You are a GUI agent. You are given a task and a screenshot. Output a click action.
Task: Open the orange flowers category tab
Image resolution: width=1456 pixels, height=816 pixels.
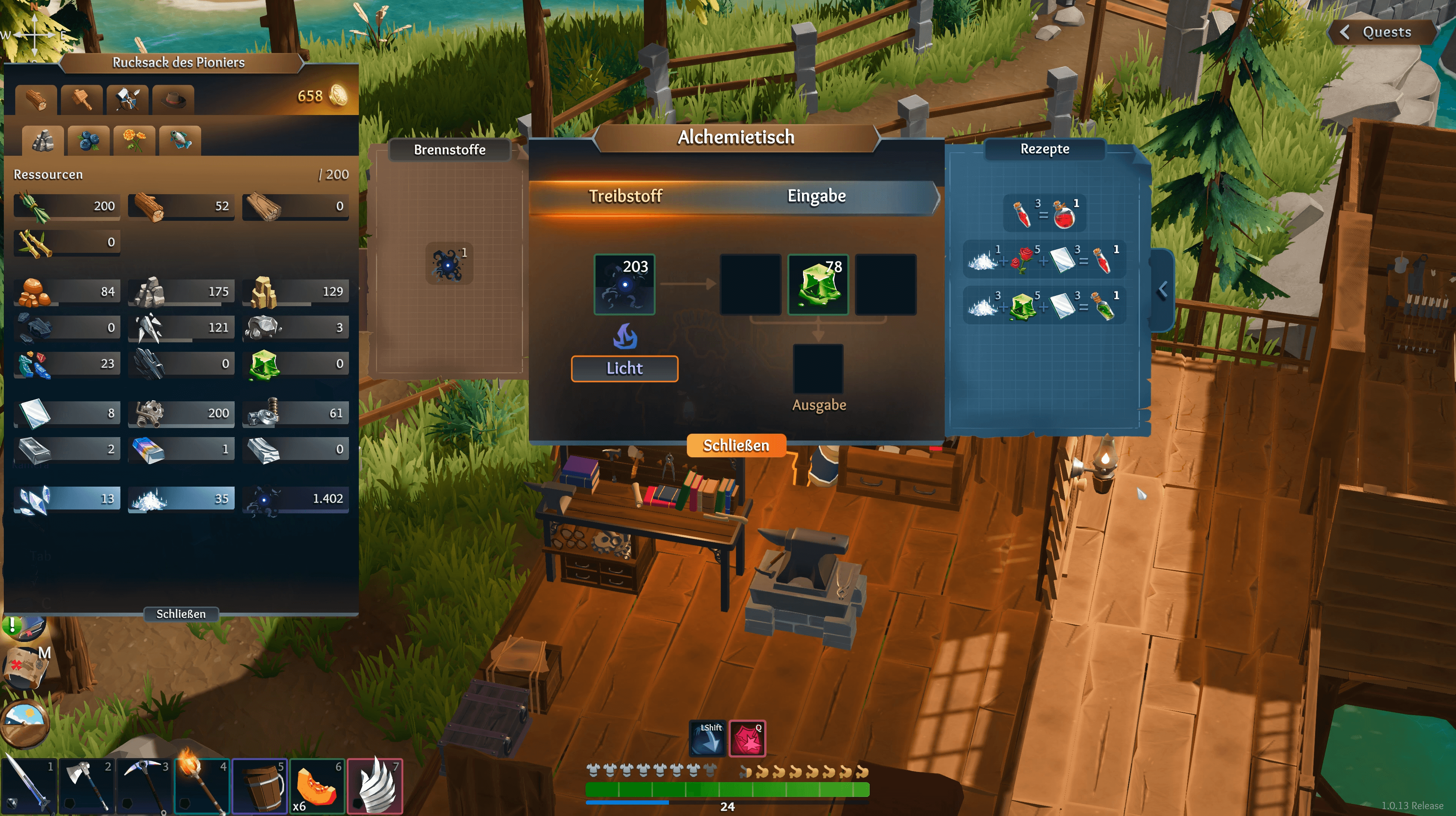pyautogui.click(x=134, y=140)
